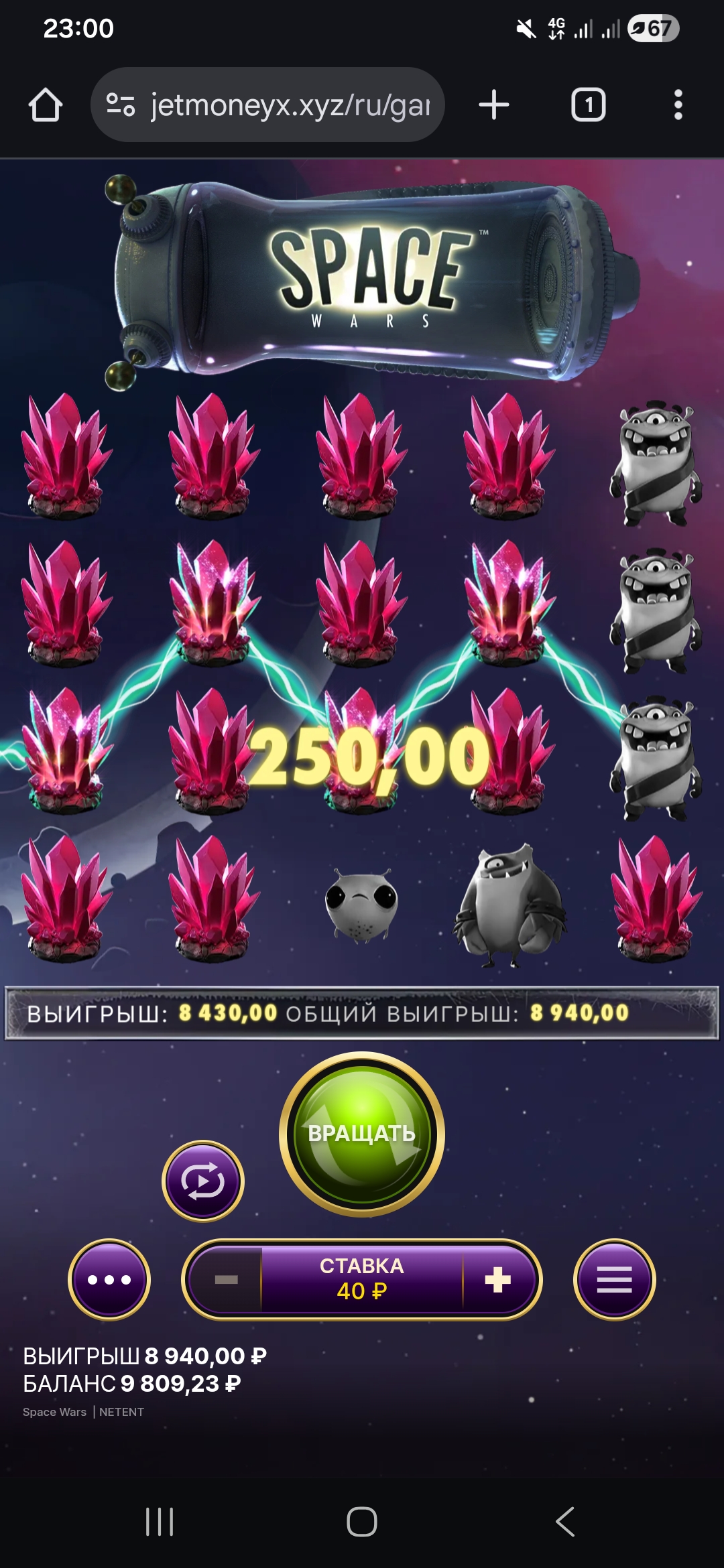Go to the browser home page
The width and height of the screenshot is (724, 1568).
coord(46,105)
